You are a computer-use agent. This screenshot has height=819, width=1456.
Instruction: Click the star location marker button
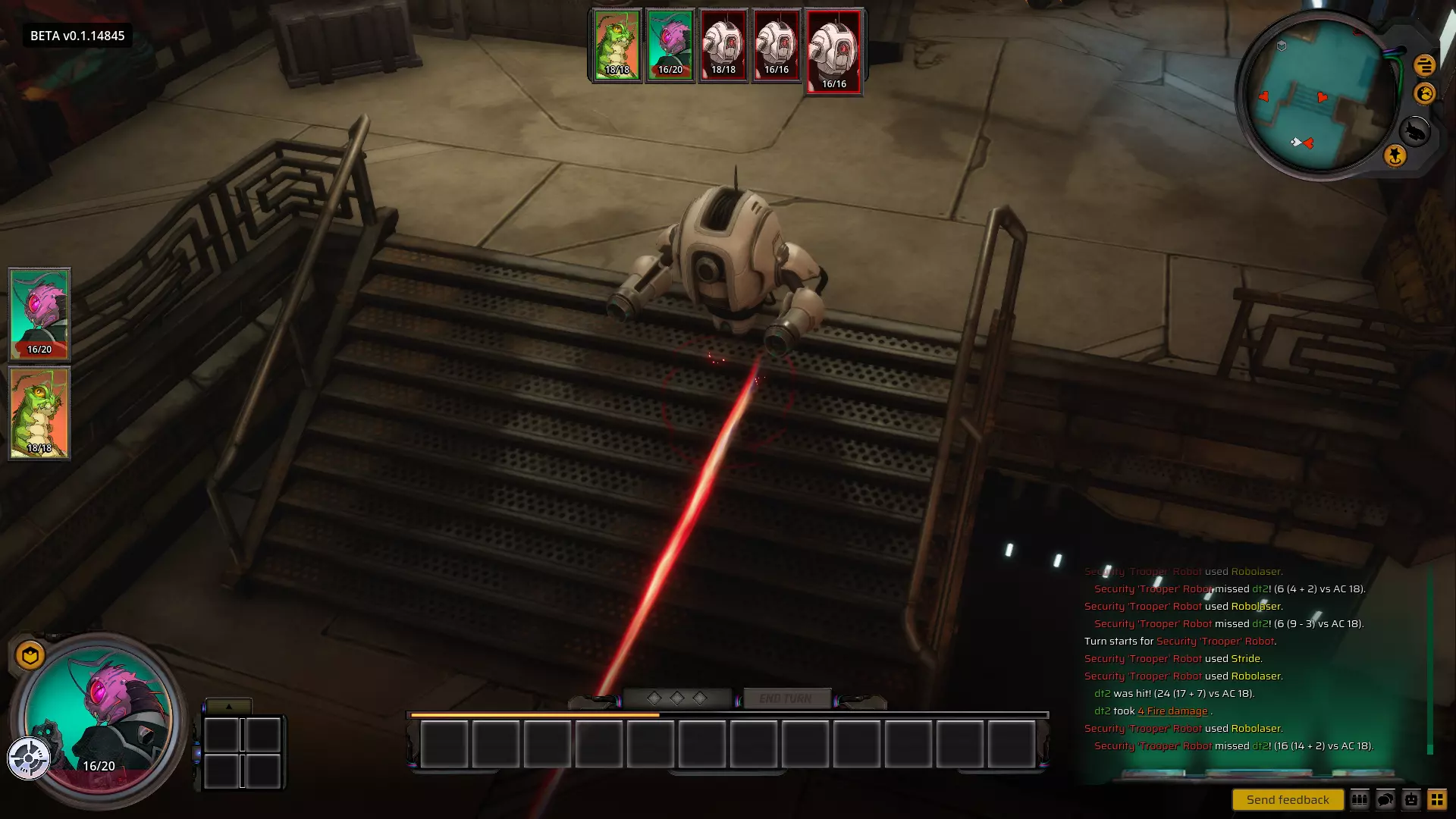pos(1395,156)
